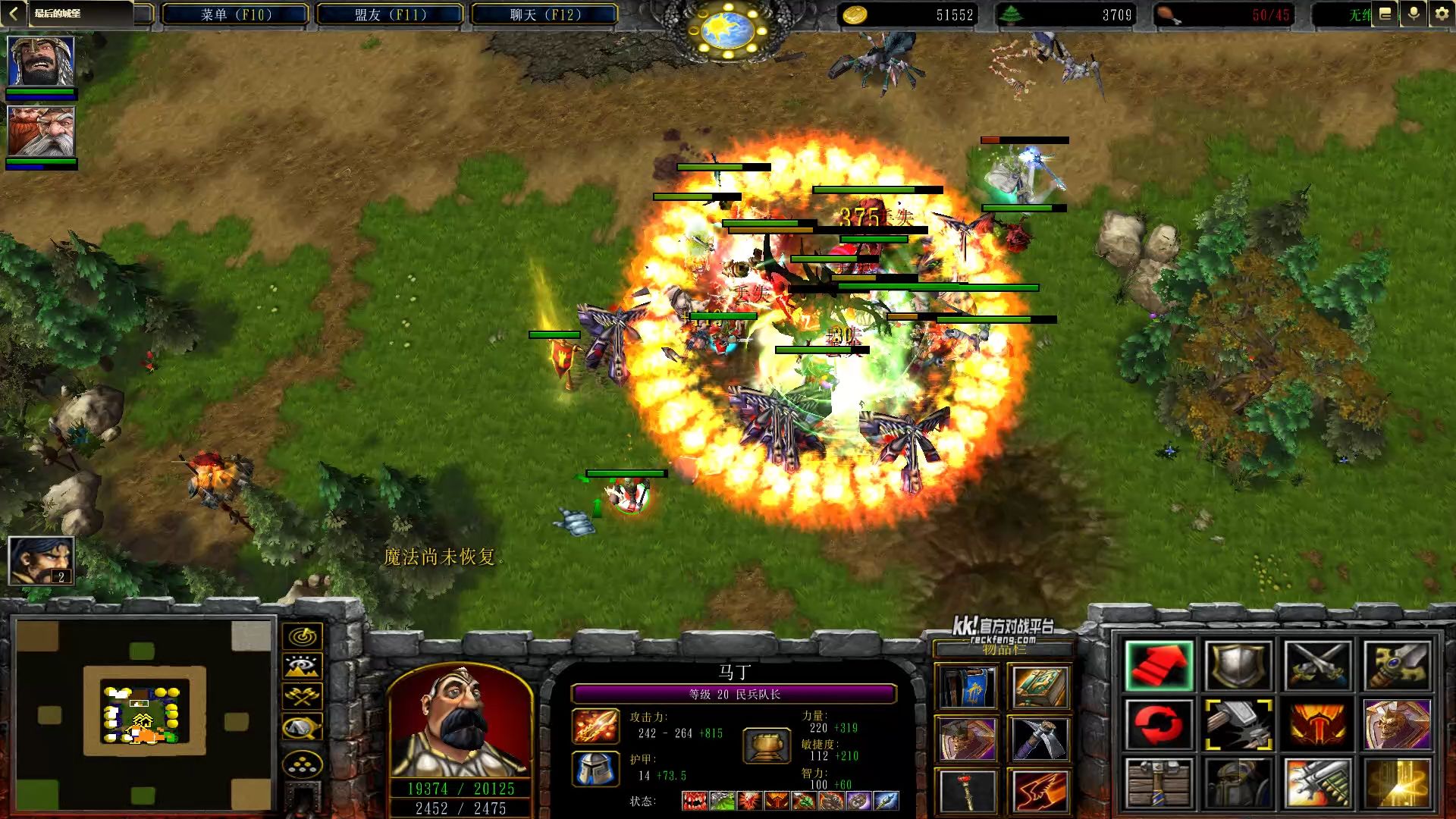The width and height of the screenshot is (1456, 819).
Task: Toggle the minimap terrain display button
Action: [303, 667]
